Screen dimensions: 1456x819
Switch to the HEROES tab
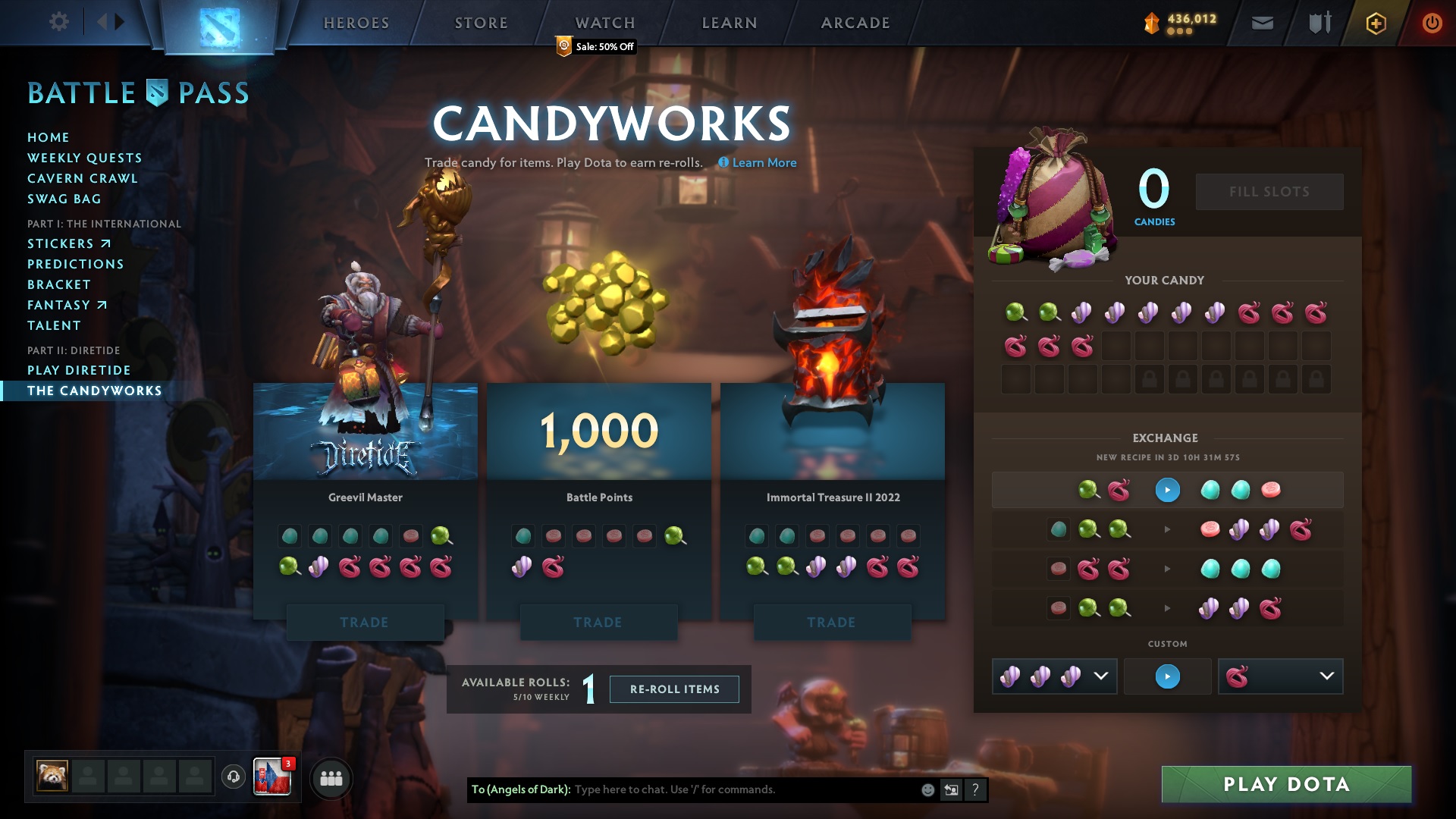point(356,23)
